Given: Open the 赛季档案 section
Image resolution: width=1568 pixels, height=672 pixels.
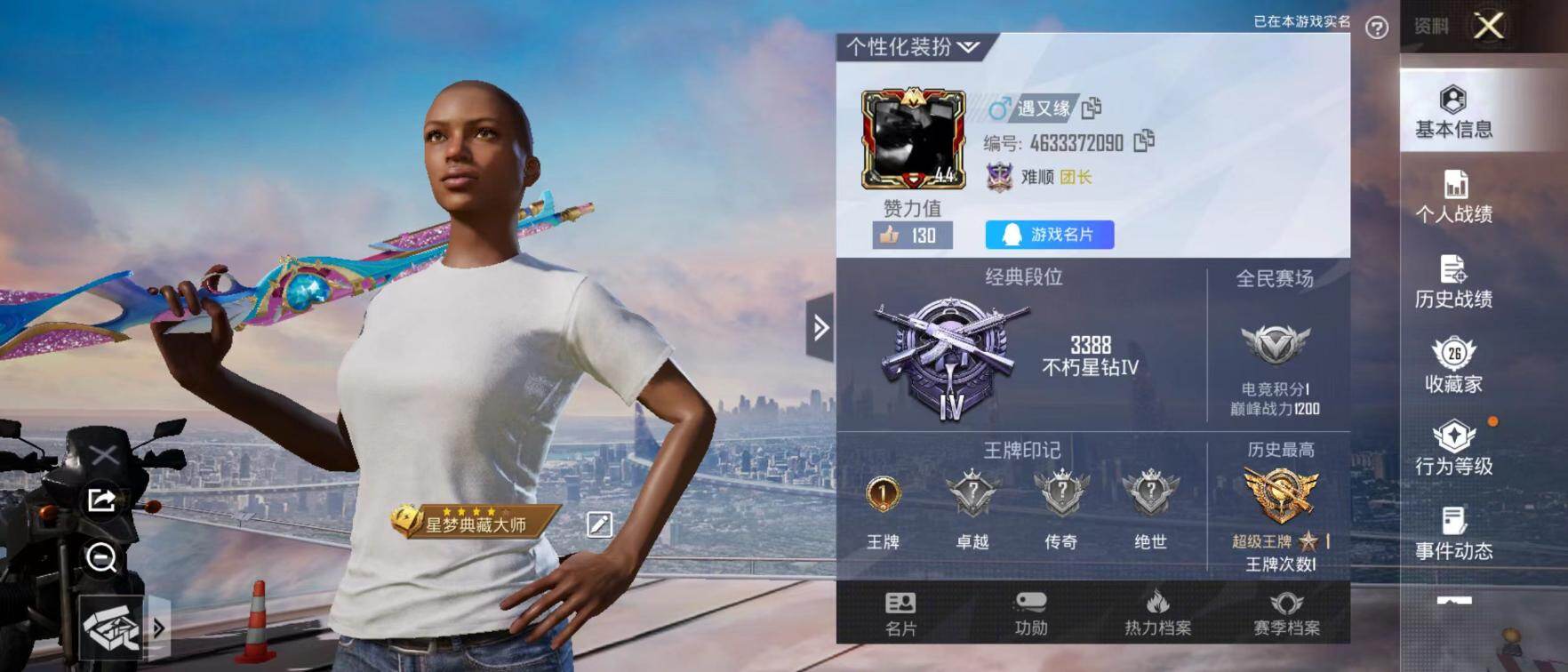Looking at the screenshot, I should (1286, 613).
